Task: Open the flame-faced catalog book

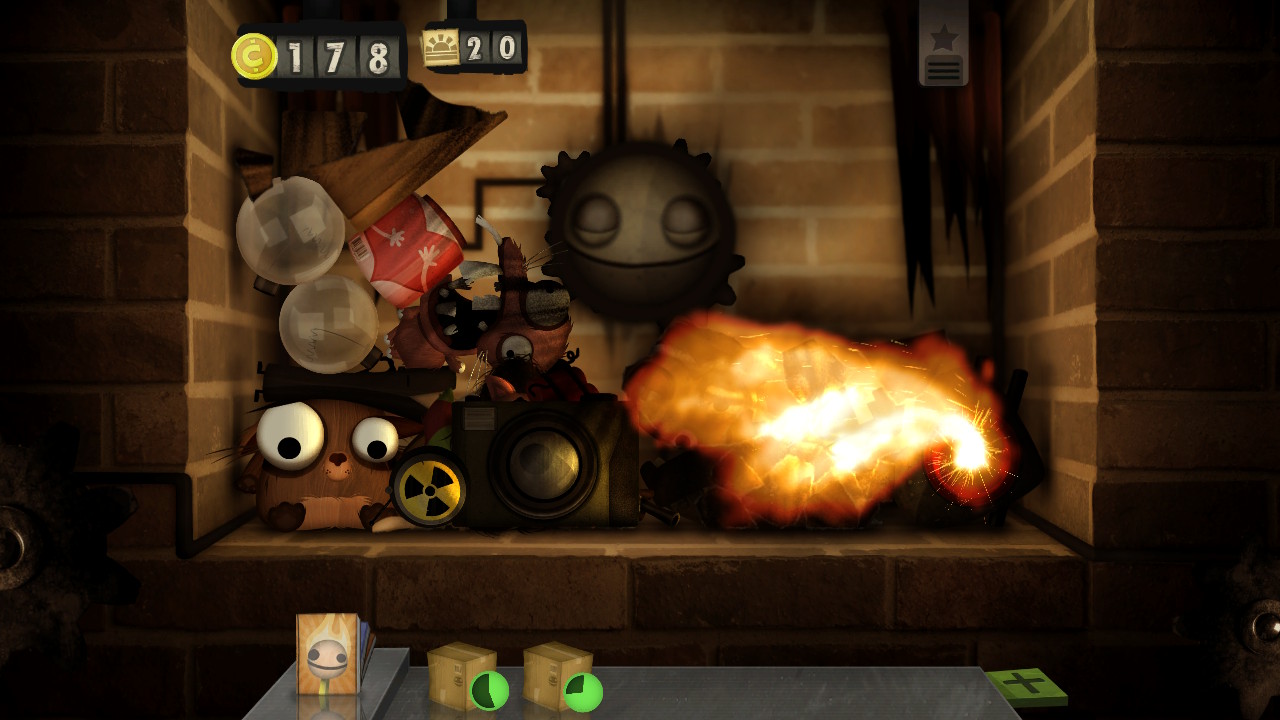Action: click(329, 654)
